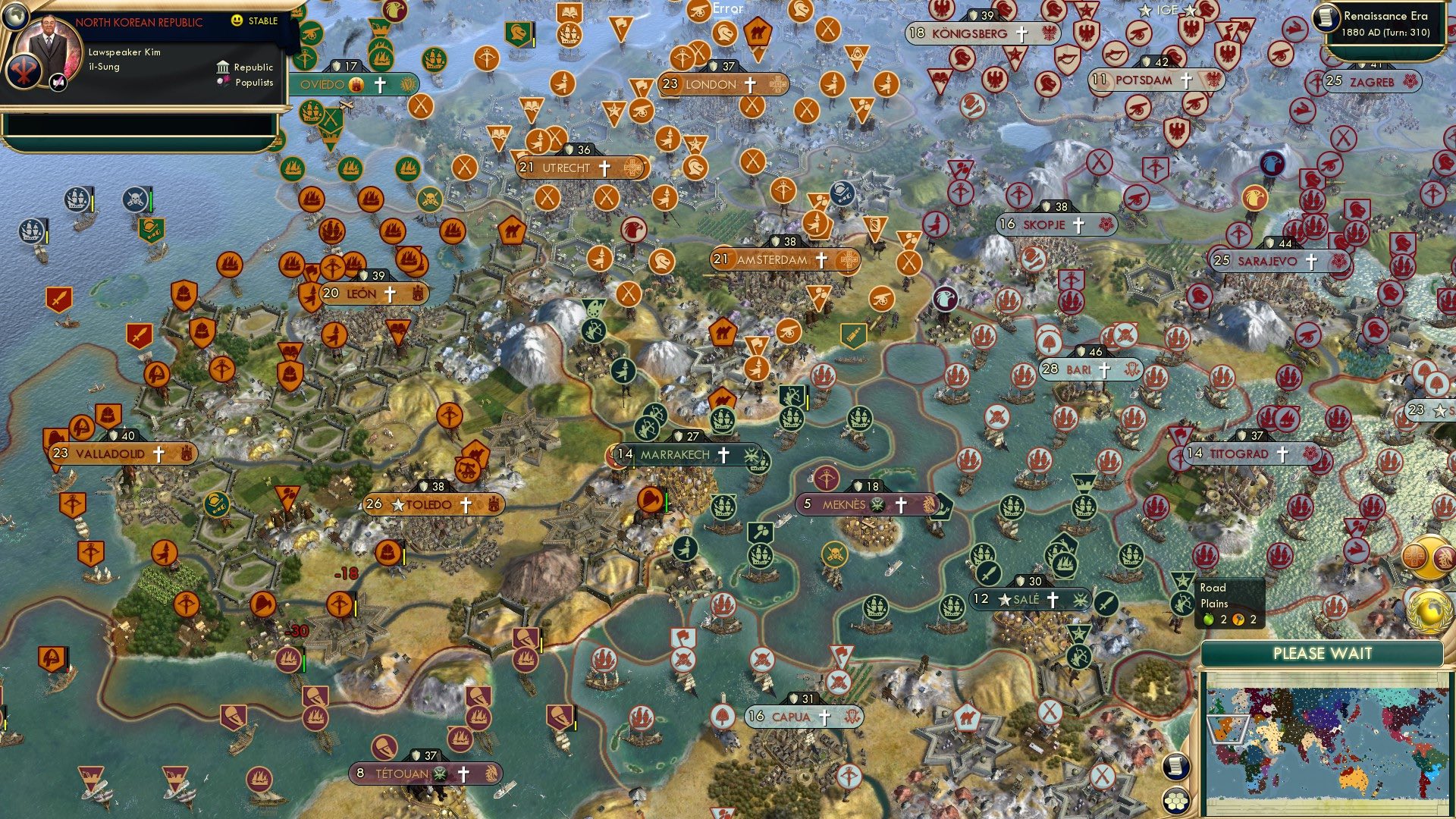The height and width of the screenshot is (819, 1456).
Task: Click the Populists ideology flower icon
Action: (x=222, y=81)
